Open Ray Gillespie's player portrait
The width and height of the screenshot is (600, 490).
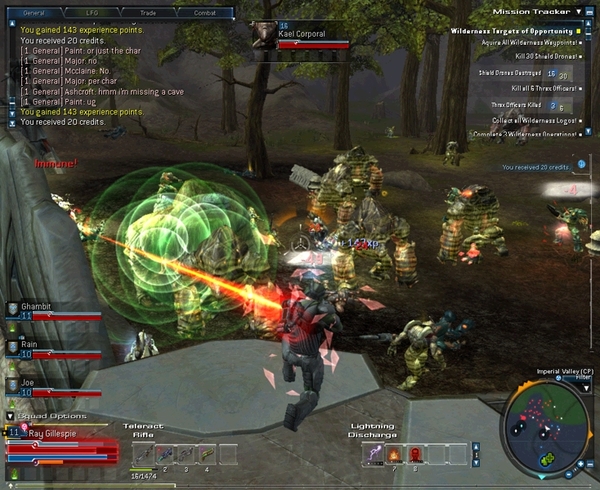(x=16, y=432)
